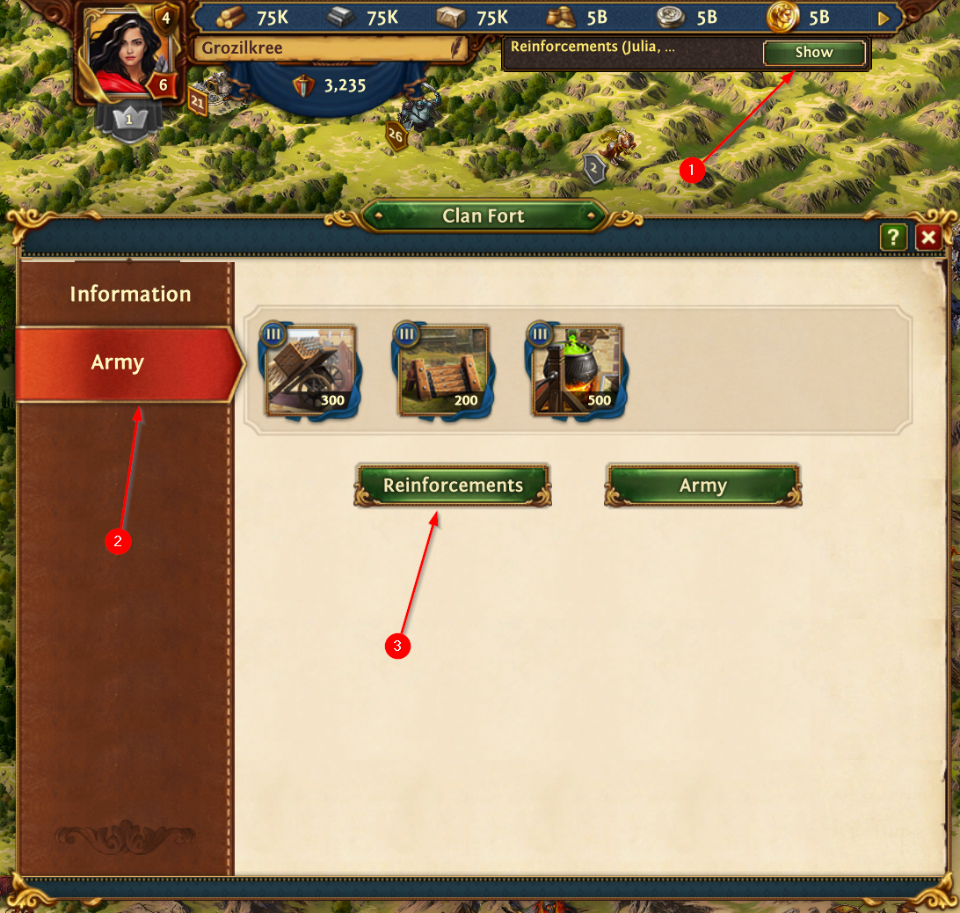Click the green Army button
Viewport: 960px width, 913px height.
coord(702,486)
